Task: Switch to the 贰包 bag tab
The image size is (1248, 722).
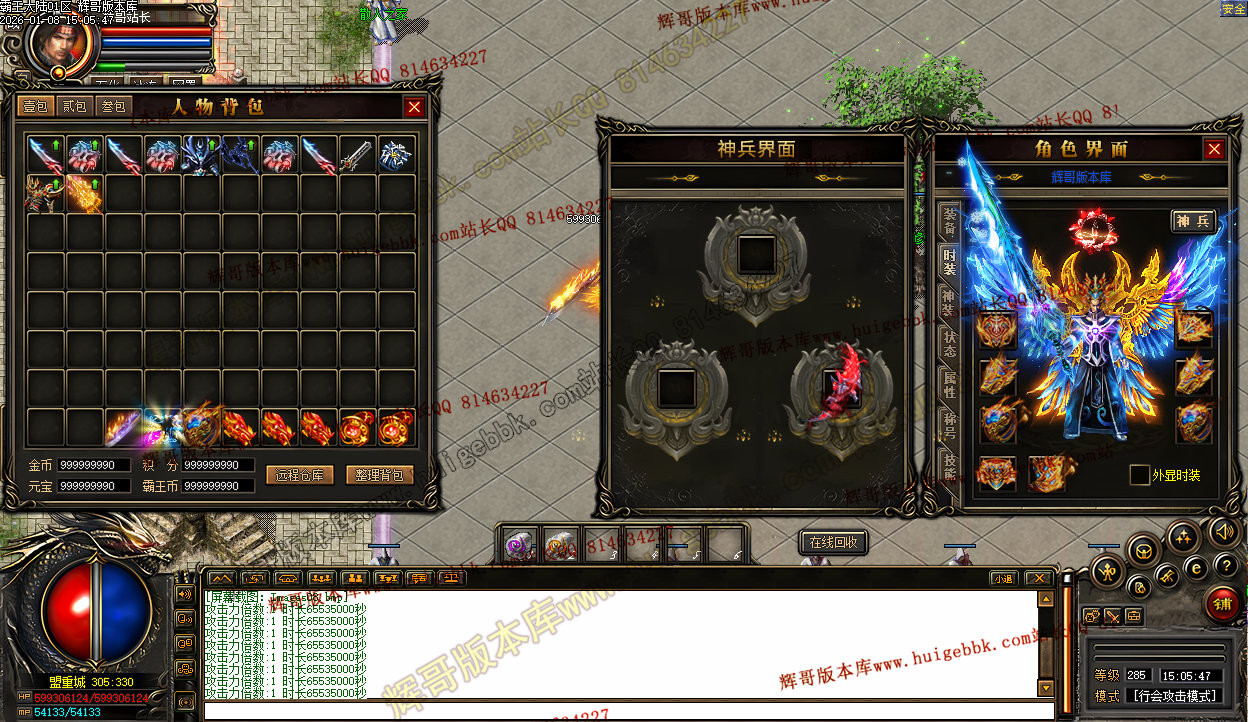Action: pos(74,106)
